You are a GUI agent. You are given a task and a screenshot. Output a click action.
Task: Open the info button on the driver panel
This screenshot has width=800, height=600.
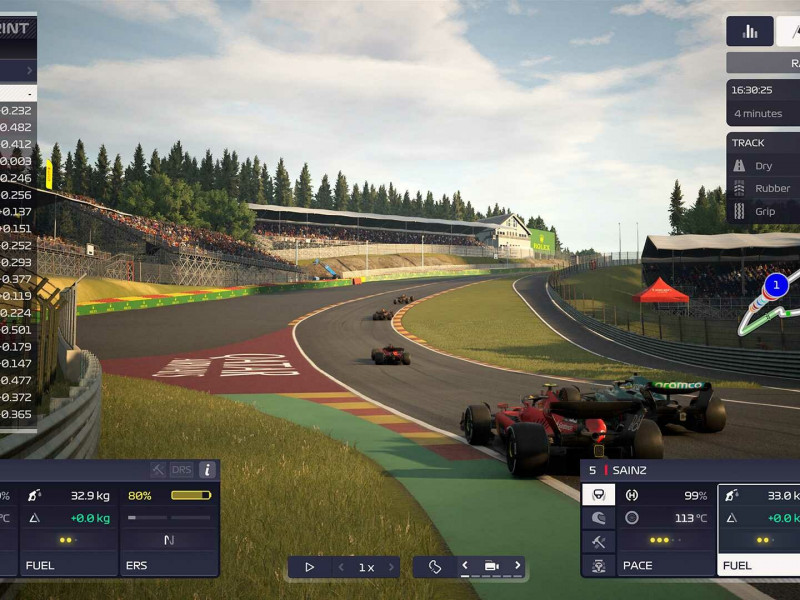pos(207,470)
